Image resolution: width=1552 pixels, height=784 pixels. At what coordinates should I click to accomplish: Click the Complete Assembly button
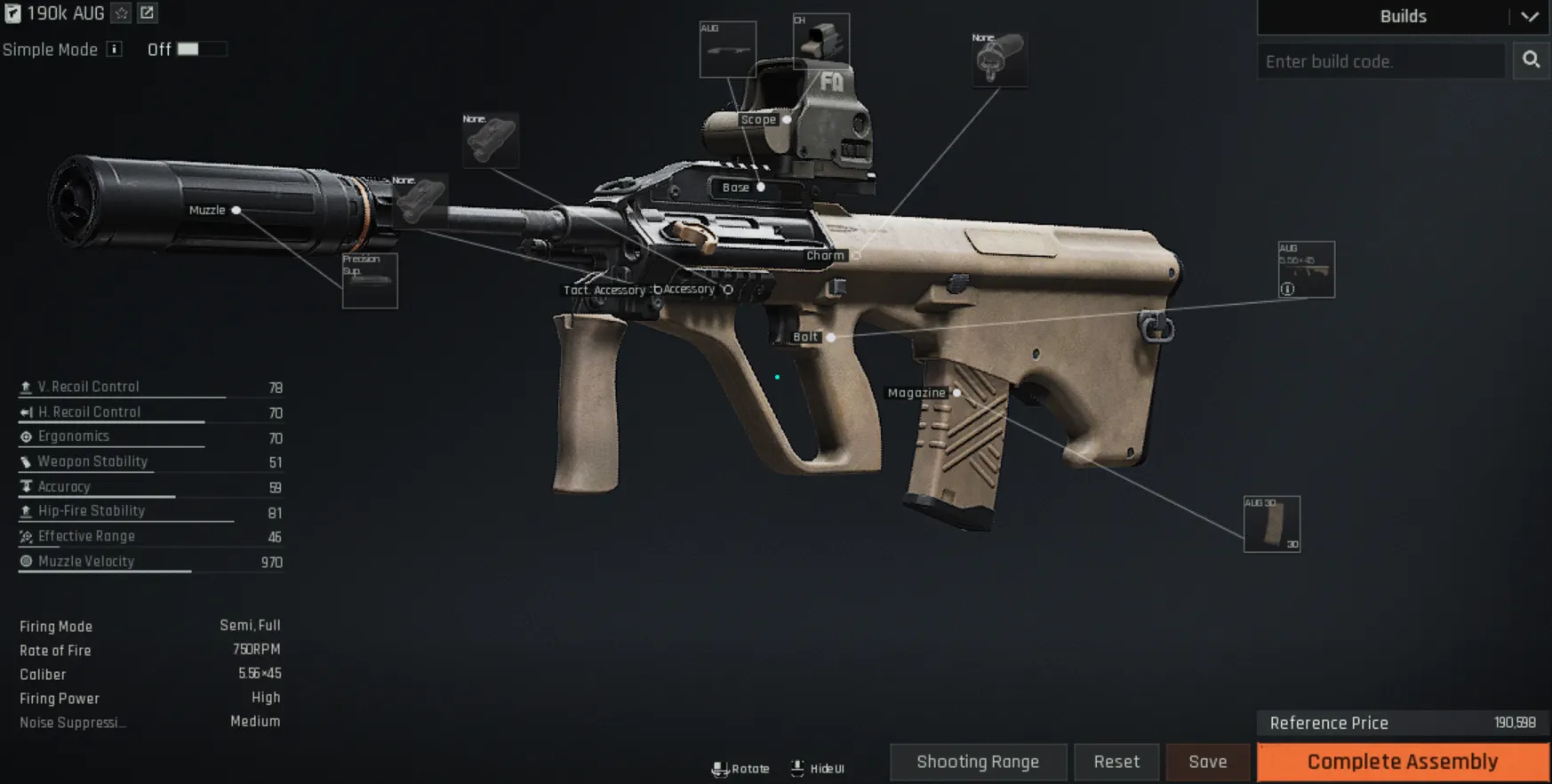(1402, 762)
